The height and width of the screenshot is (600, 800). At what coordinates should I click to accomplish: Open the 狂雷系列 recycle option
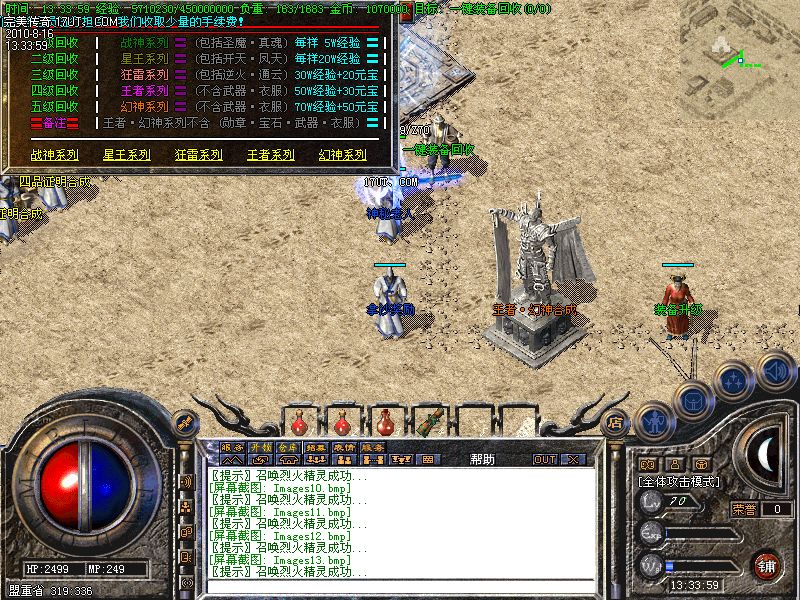[x=198, y=155]
